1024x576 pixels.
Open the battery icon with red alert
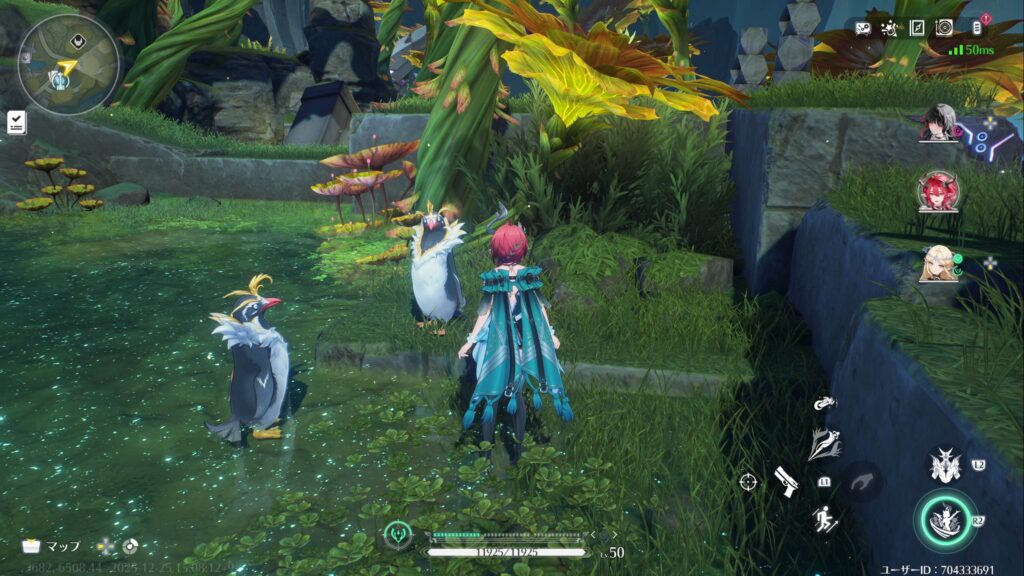977,28
